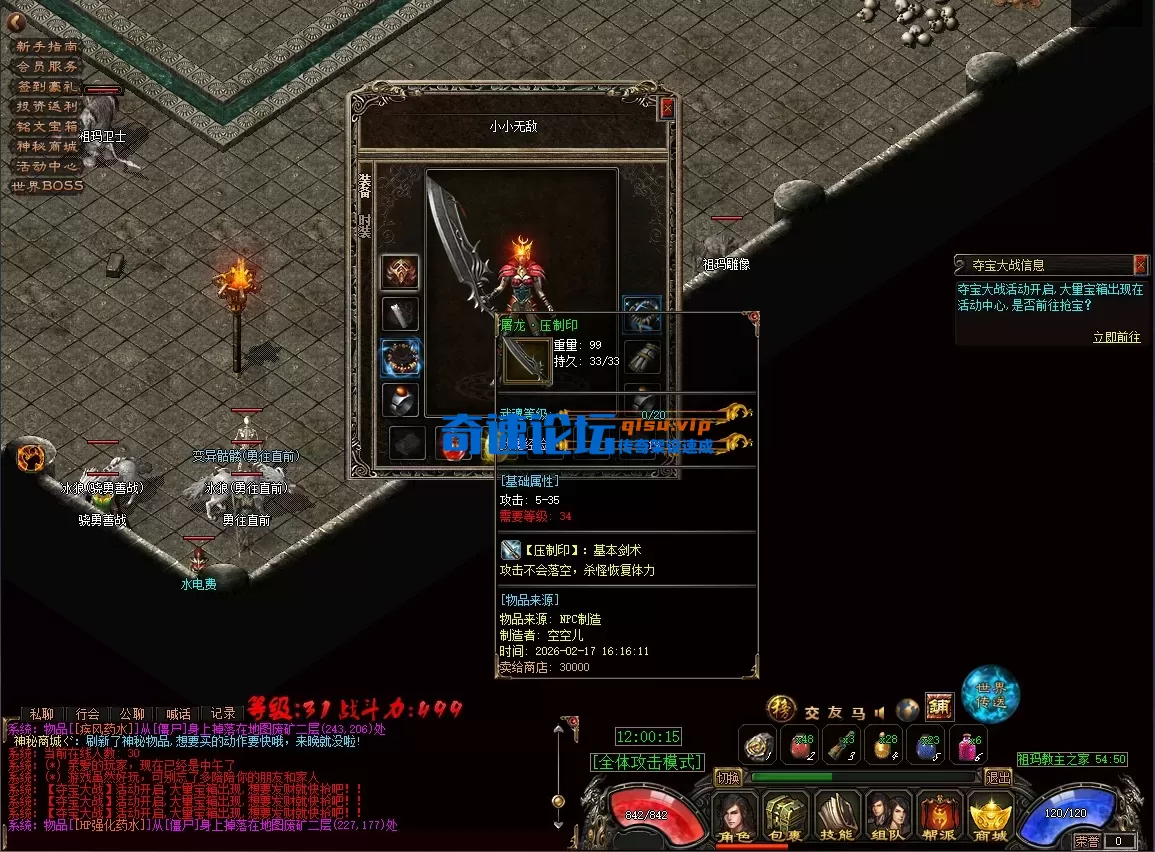Open the 签到豪礼 sign-in rewards
1155x852 pixels.
pos(45,87)
